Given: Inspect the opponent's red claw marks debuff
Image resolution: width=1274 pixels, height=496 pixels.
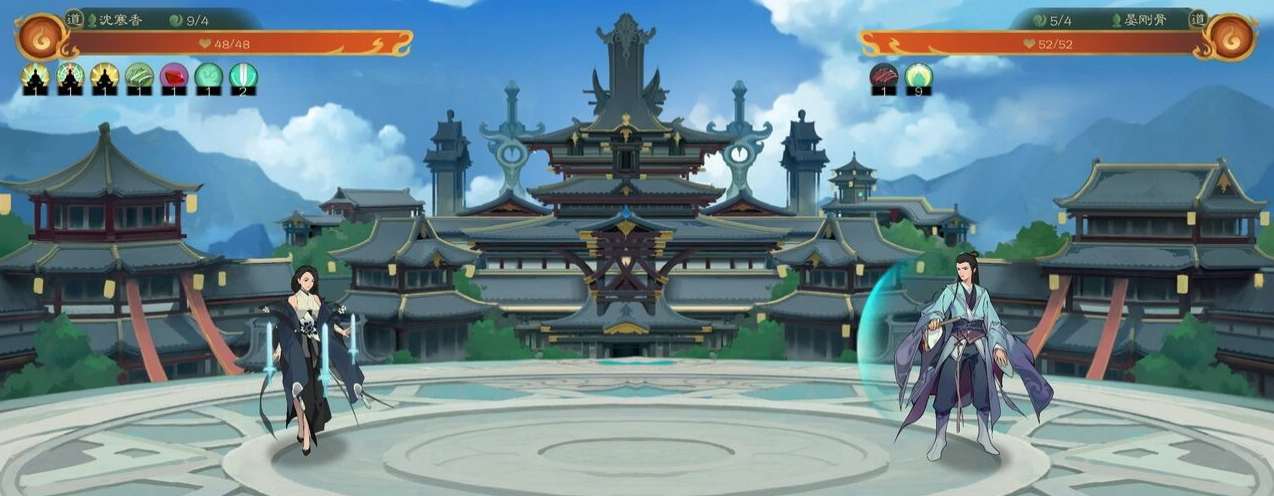Looking at the screenshot, I should pos(884,77).
